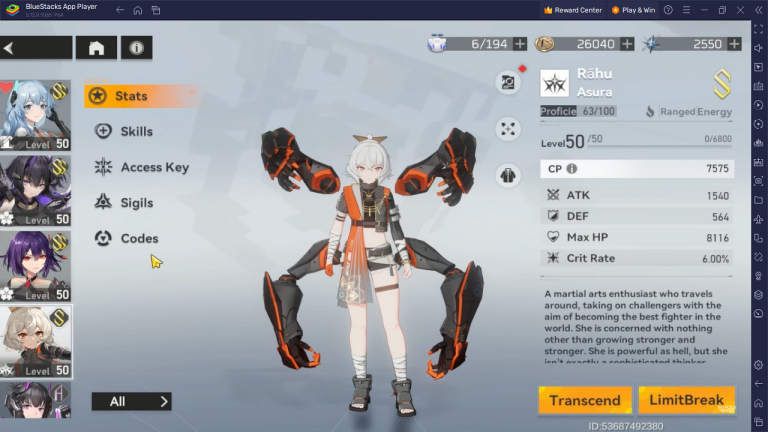Click the Transcend button

(x=584, y=400)
